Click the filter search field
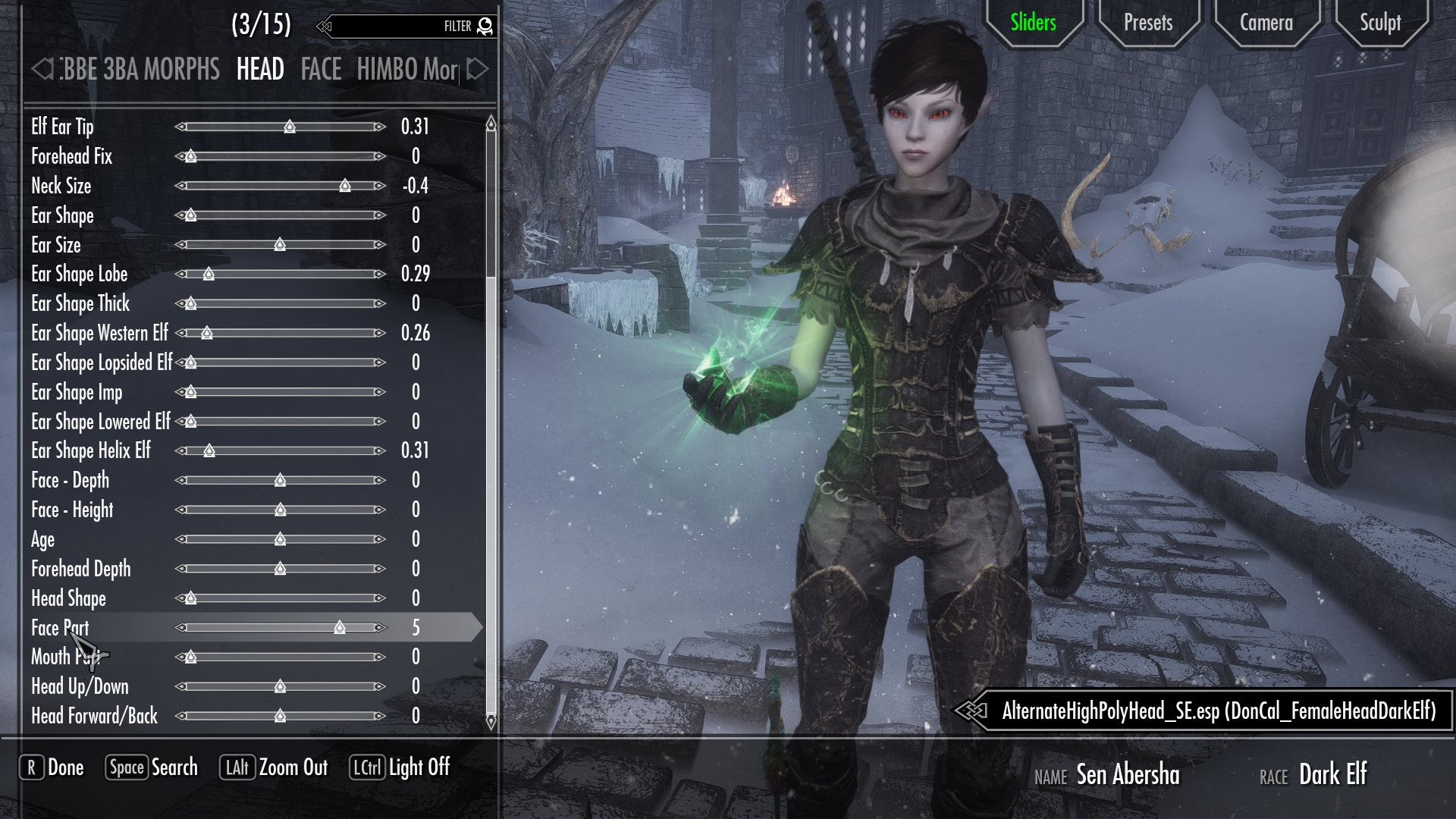Image resolution: width=1456 pixels, height=819 pixels. (x=387, y=27)
